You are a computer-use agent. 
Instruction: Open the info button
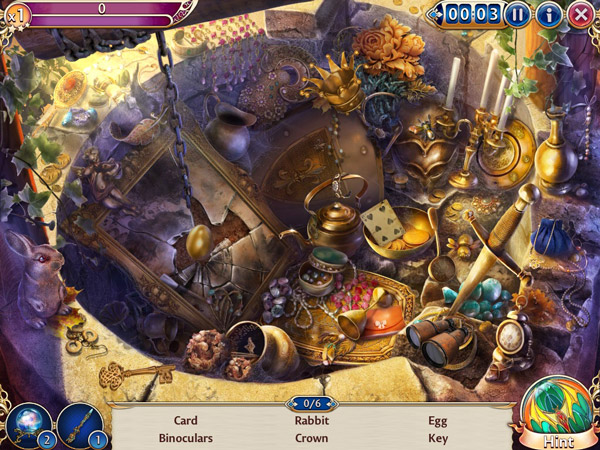click(548, 14)
